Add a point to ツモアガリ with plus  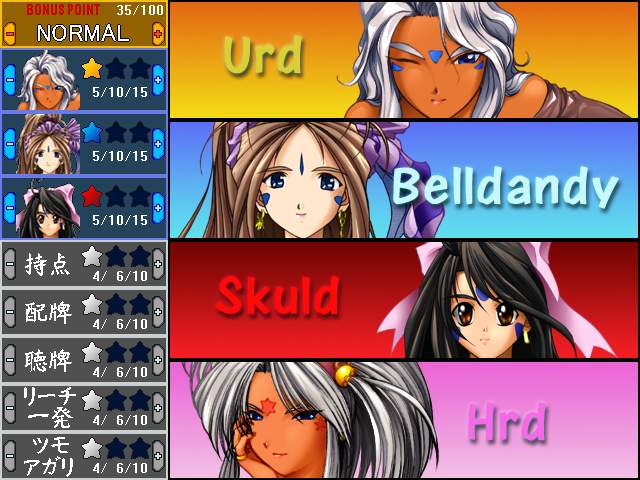point(158,455)
